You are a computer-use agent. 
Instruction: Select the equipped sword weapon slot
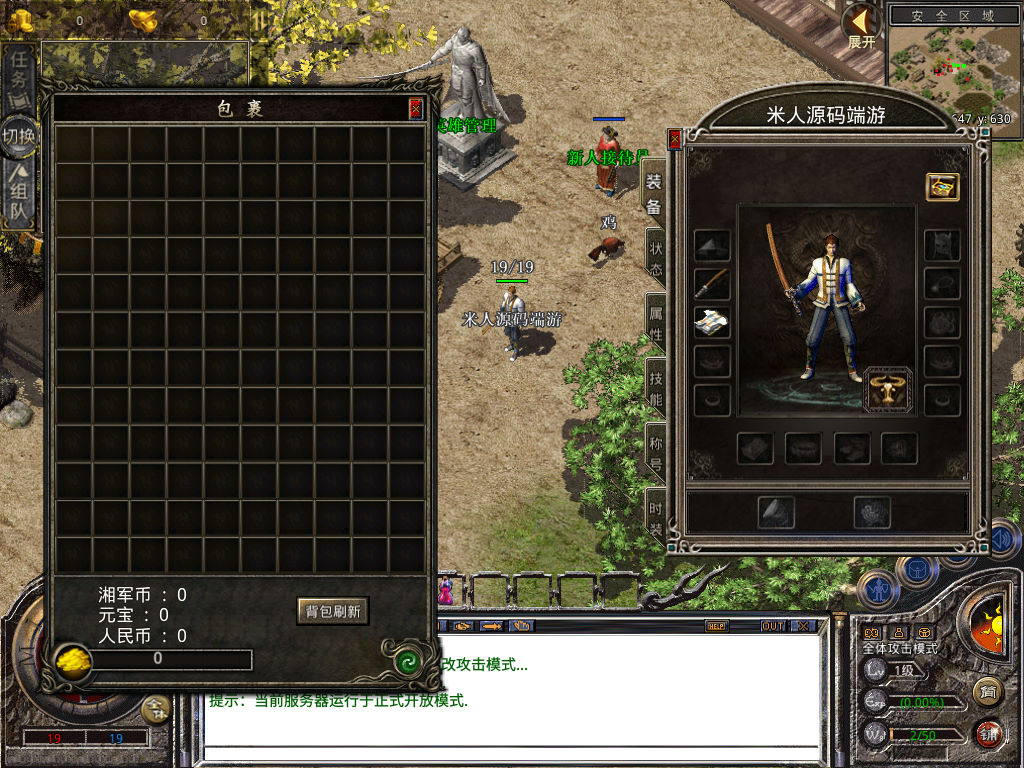point(712,284)
